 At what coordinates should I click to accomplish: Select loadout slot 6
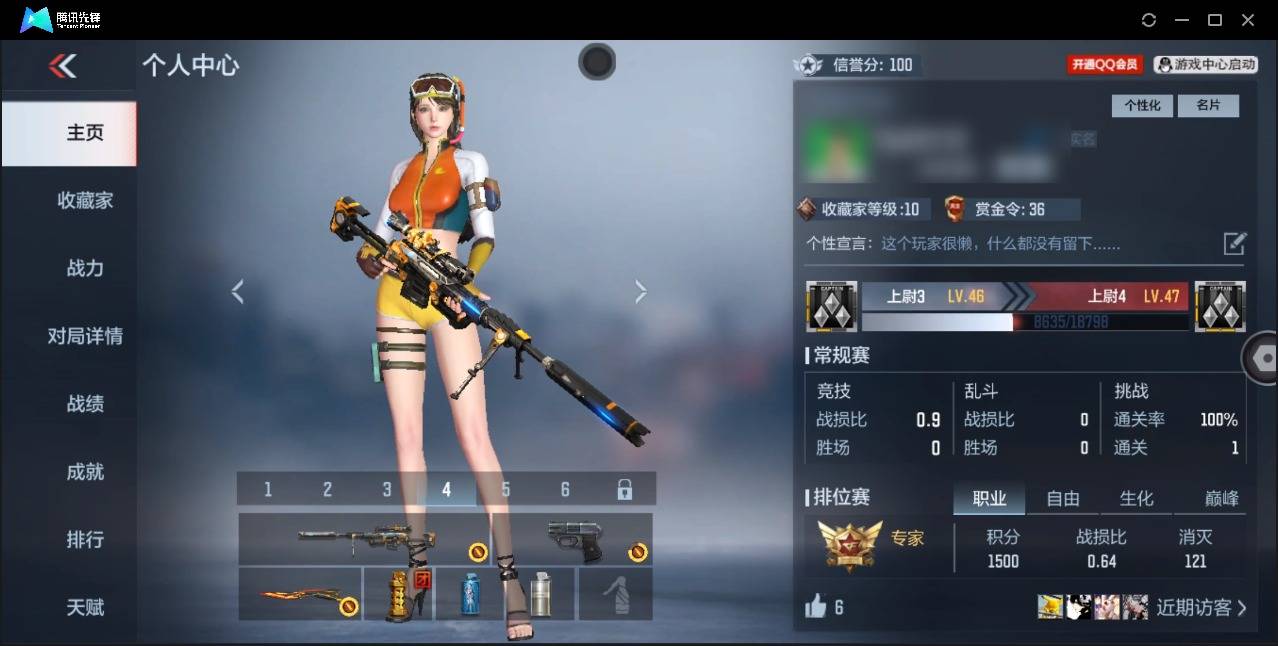coord(565,489)
